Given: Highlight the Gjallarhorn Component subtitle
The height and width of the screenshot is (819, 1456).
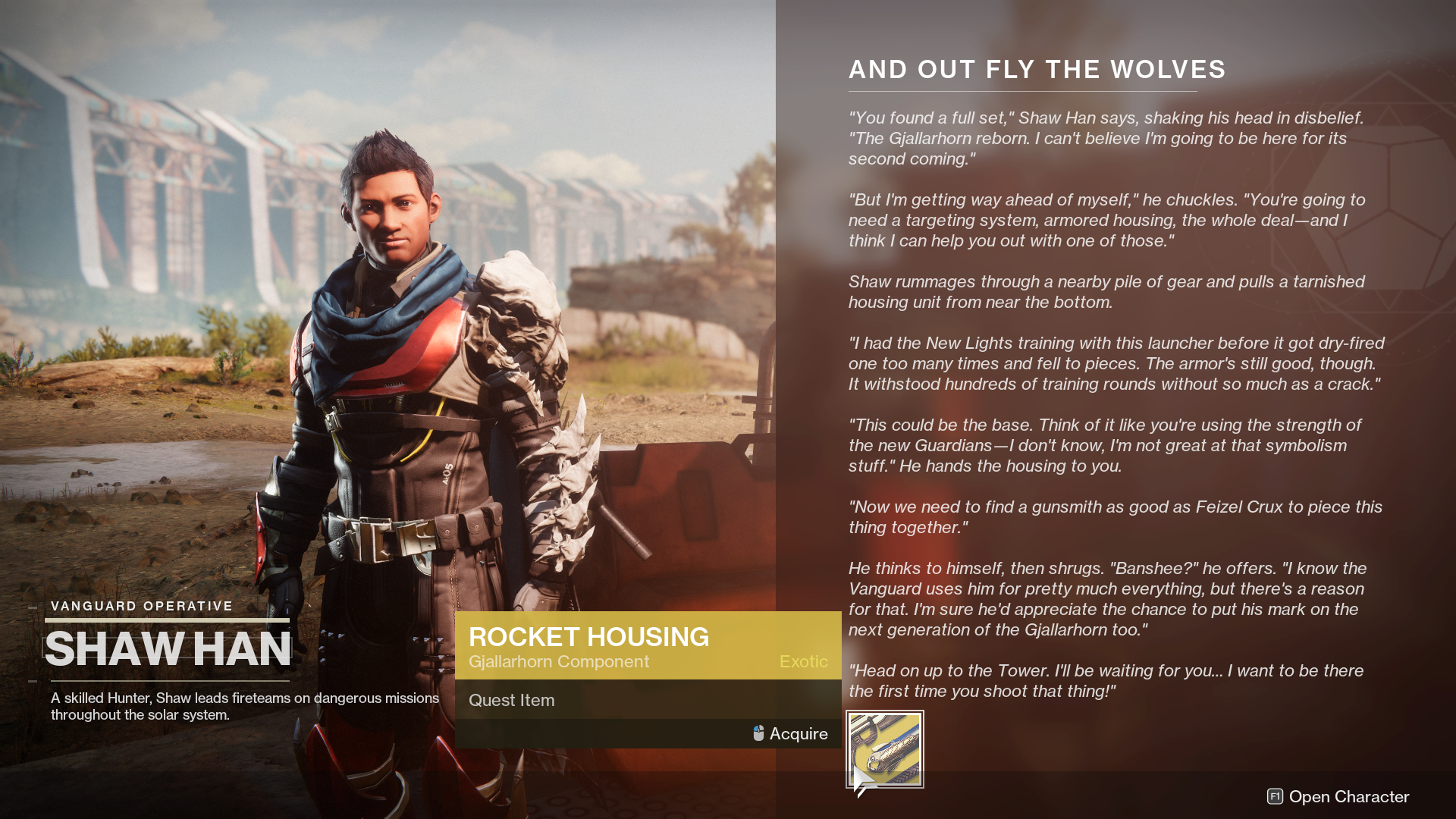Looking at the screenshot, I should (559, 661).
